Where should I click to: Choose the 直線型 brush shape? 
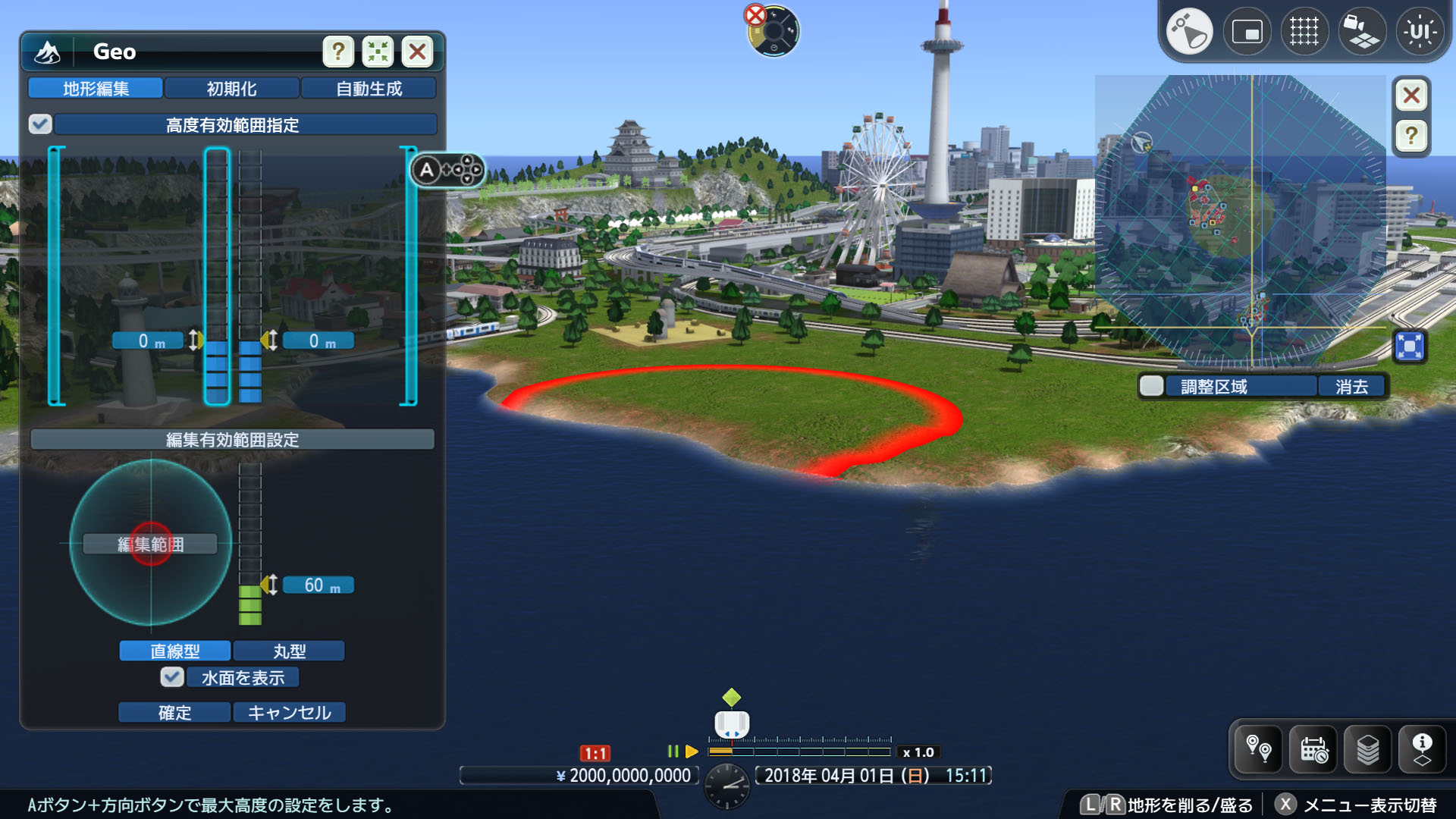tap(174, 651)
